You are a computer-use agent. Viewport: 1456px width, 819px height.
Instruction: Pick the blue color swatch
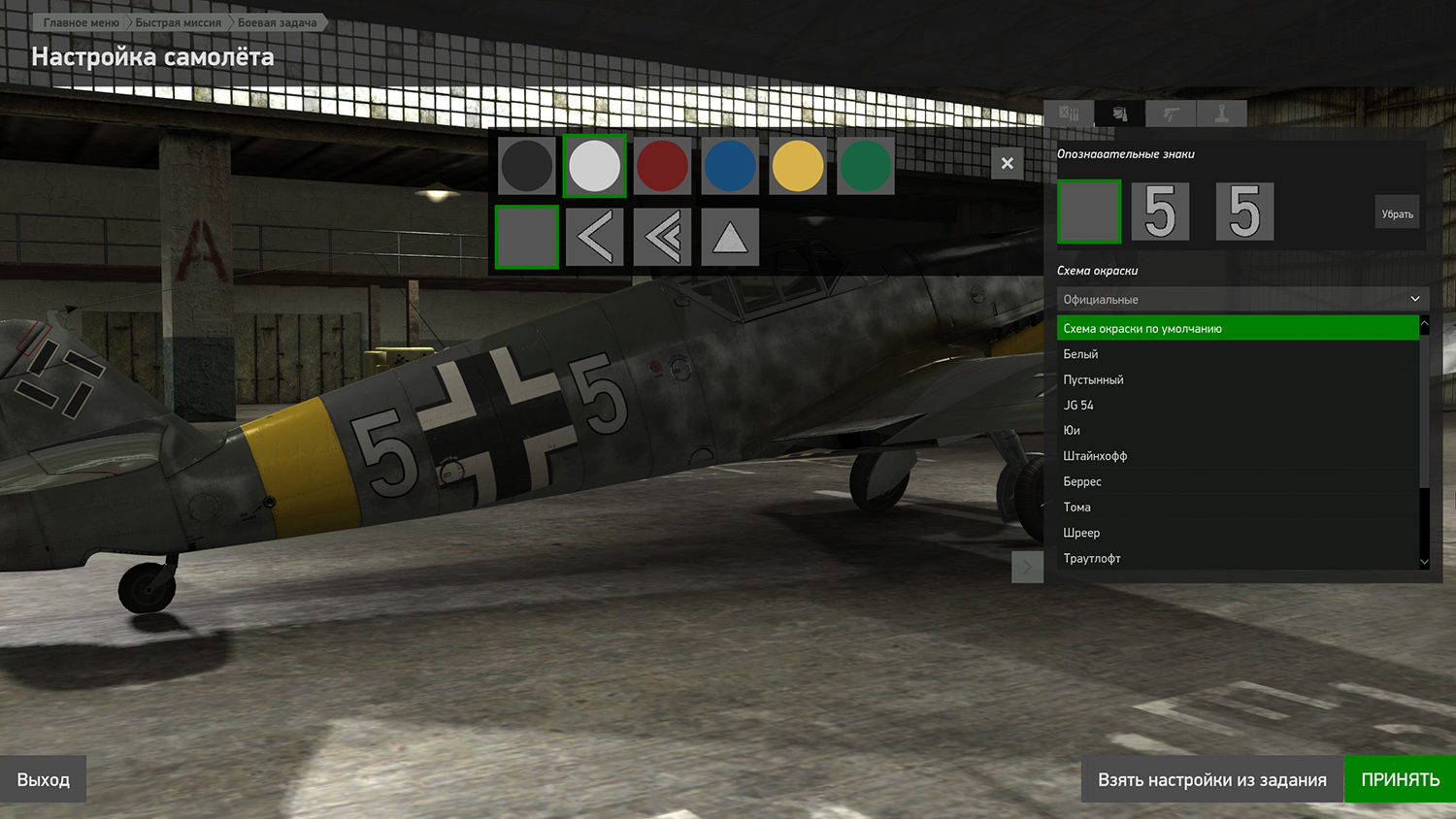click(x=730, y=166)
